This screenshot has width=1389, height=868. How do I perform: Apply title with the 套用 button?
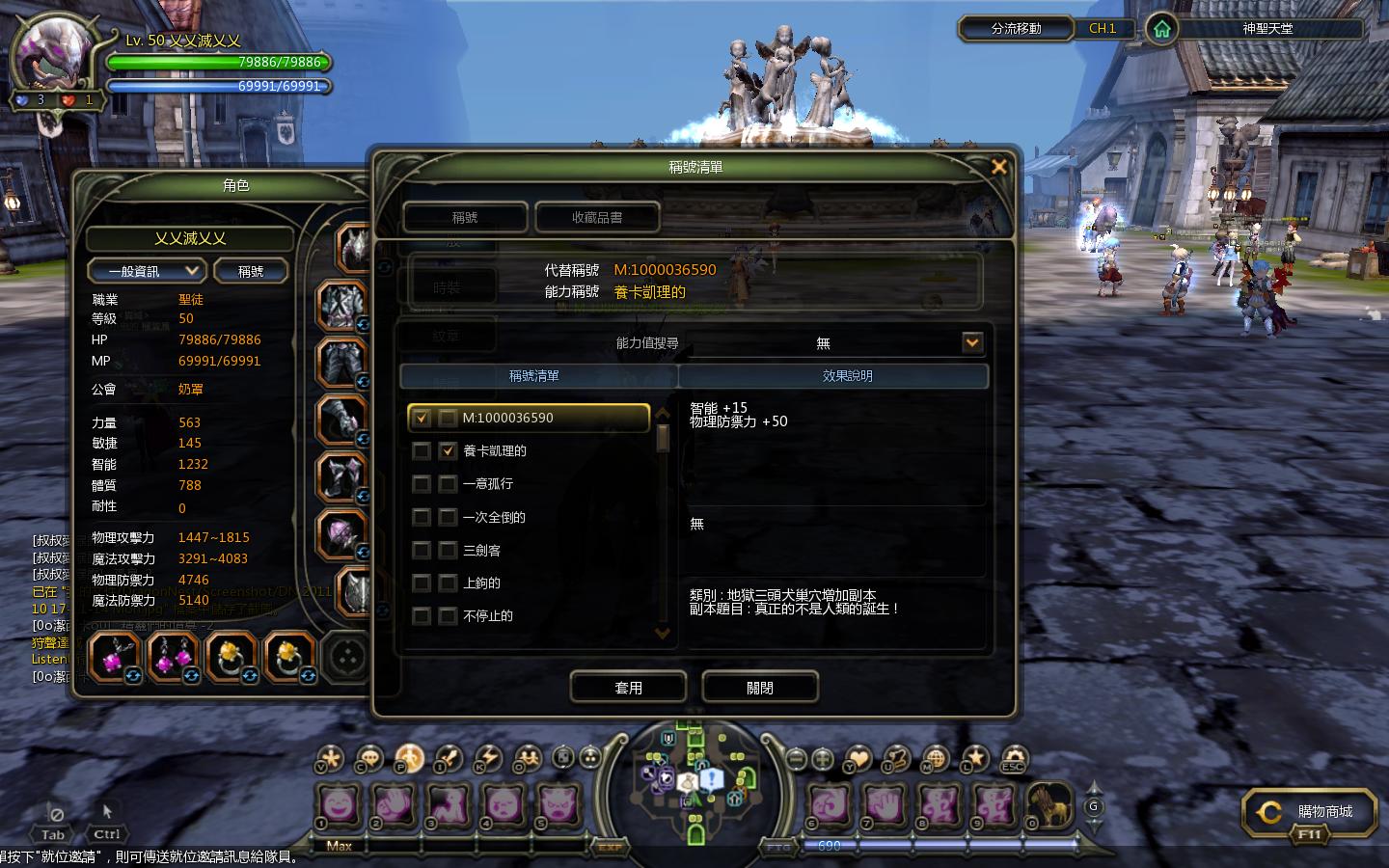click(x=628, y=688)
